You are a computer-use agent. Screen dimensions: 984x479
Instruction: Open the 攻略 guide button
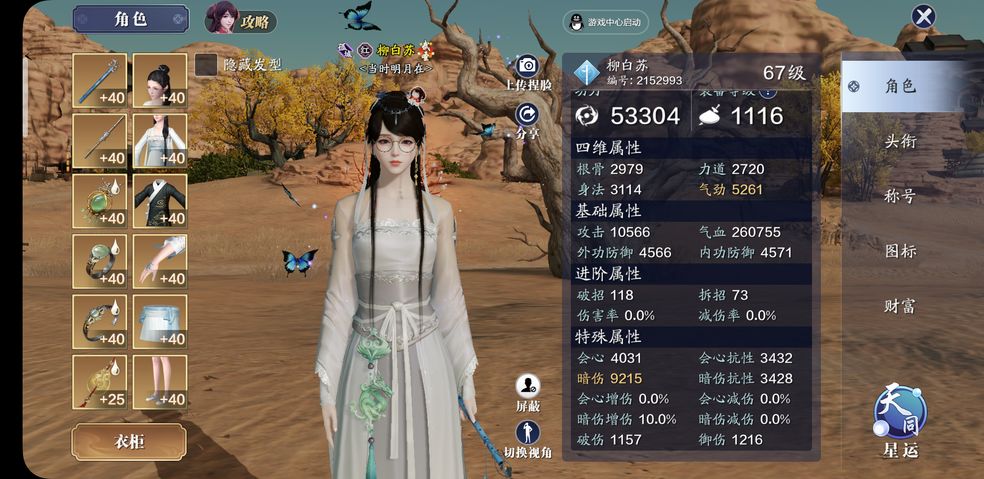(x=241, y=20)
